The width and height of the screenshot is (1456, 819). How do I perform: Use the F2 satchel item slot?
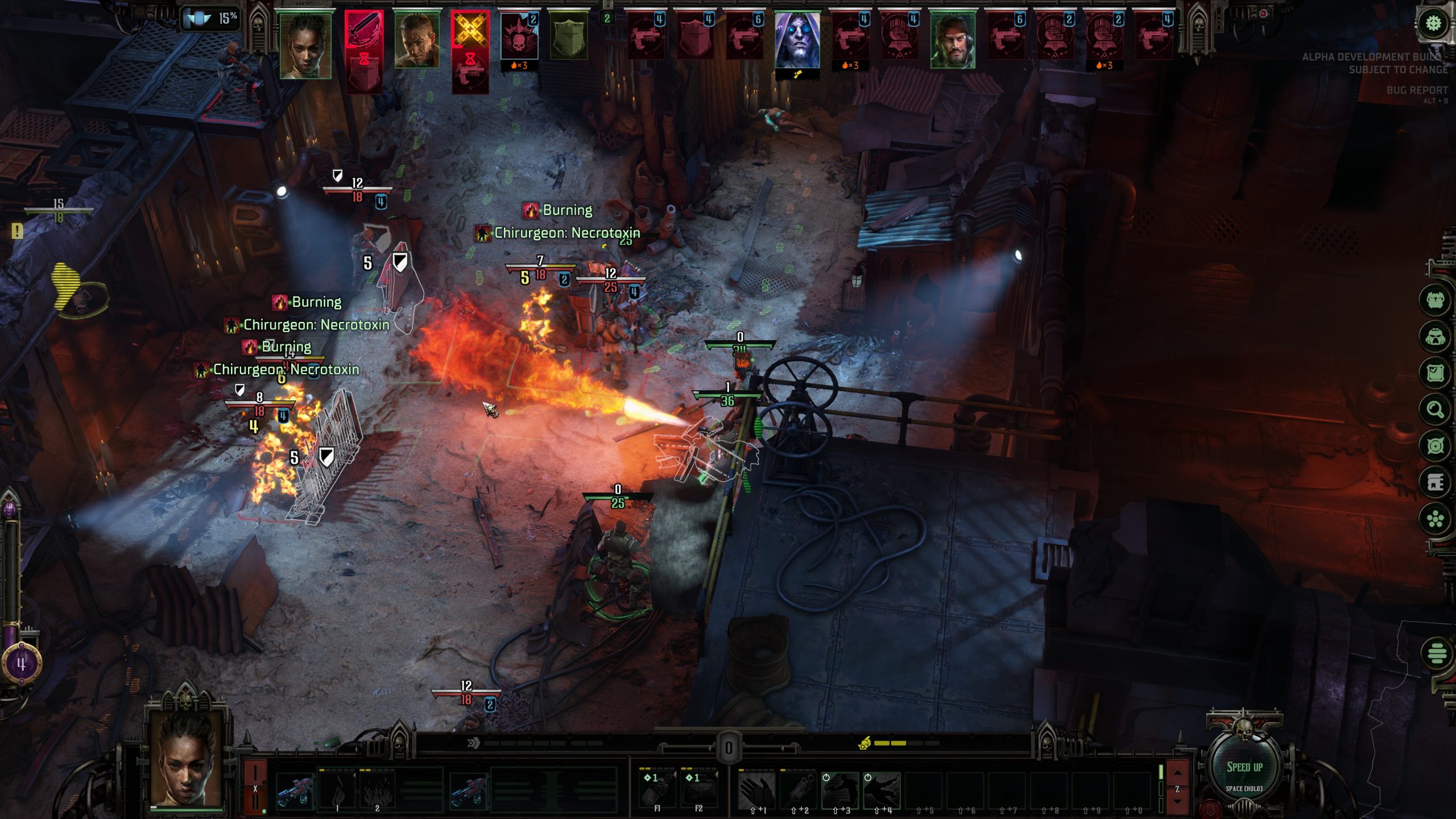pyautogui.click(x=699, y=789)
